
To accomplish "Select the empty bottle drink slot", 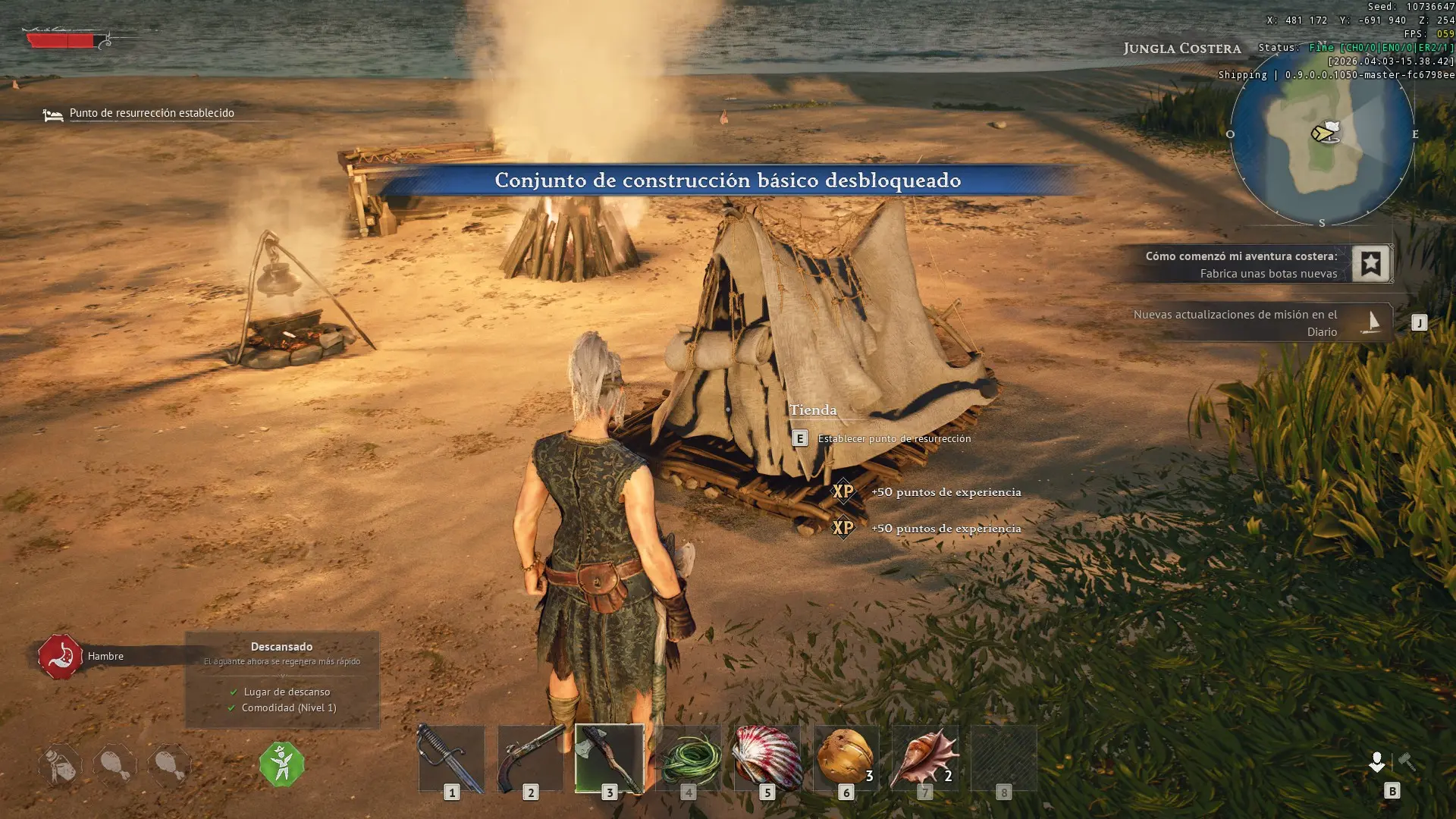I will pyautogui.click(x=60, y=764).
